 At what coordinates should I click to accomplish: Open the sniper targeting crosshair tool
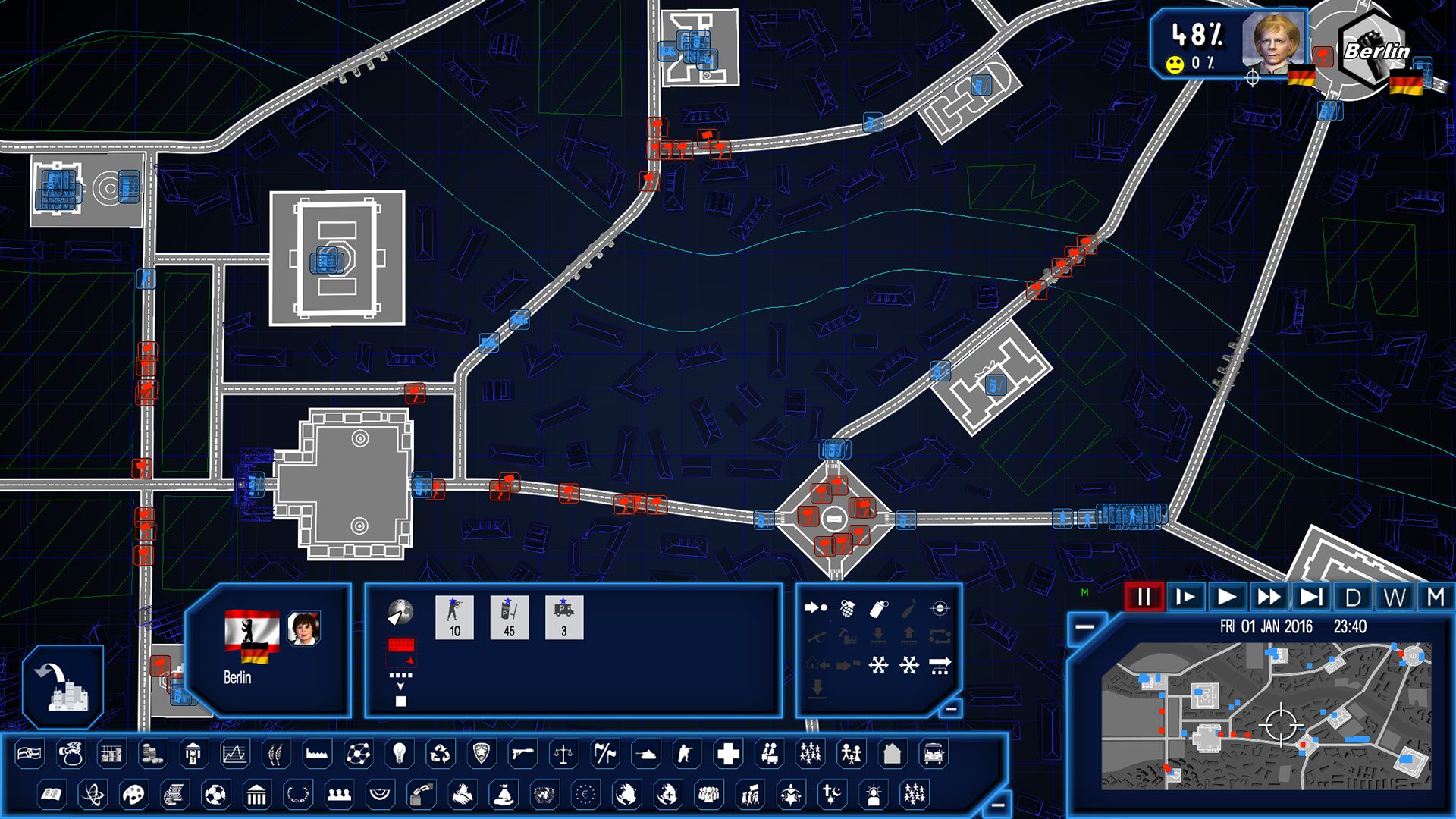pyautogui.click(x=939, y=607)
